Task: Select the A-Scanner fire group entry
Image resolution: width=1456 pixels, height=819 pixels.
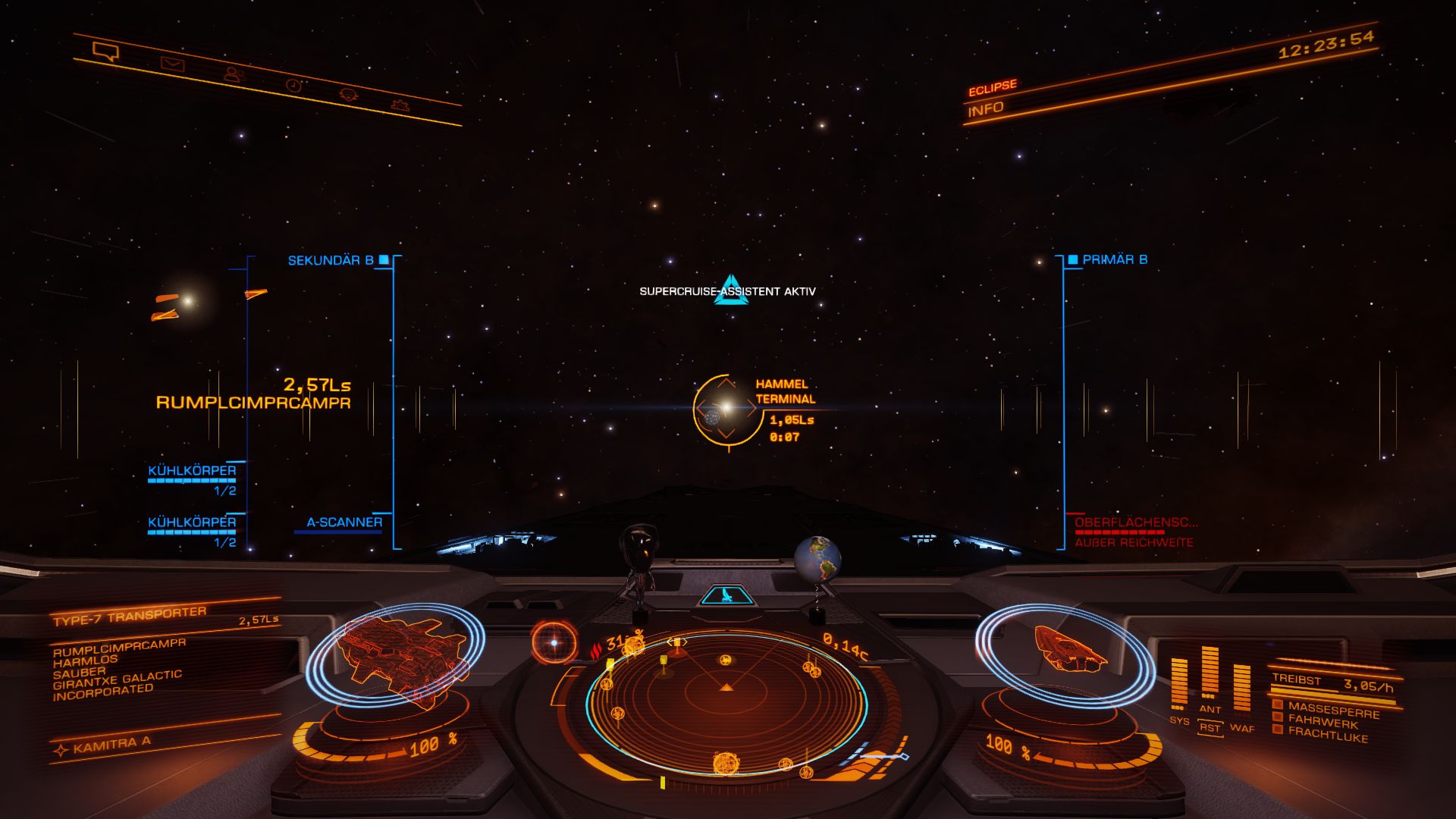Action: pos(344,522)
